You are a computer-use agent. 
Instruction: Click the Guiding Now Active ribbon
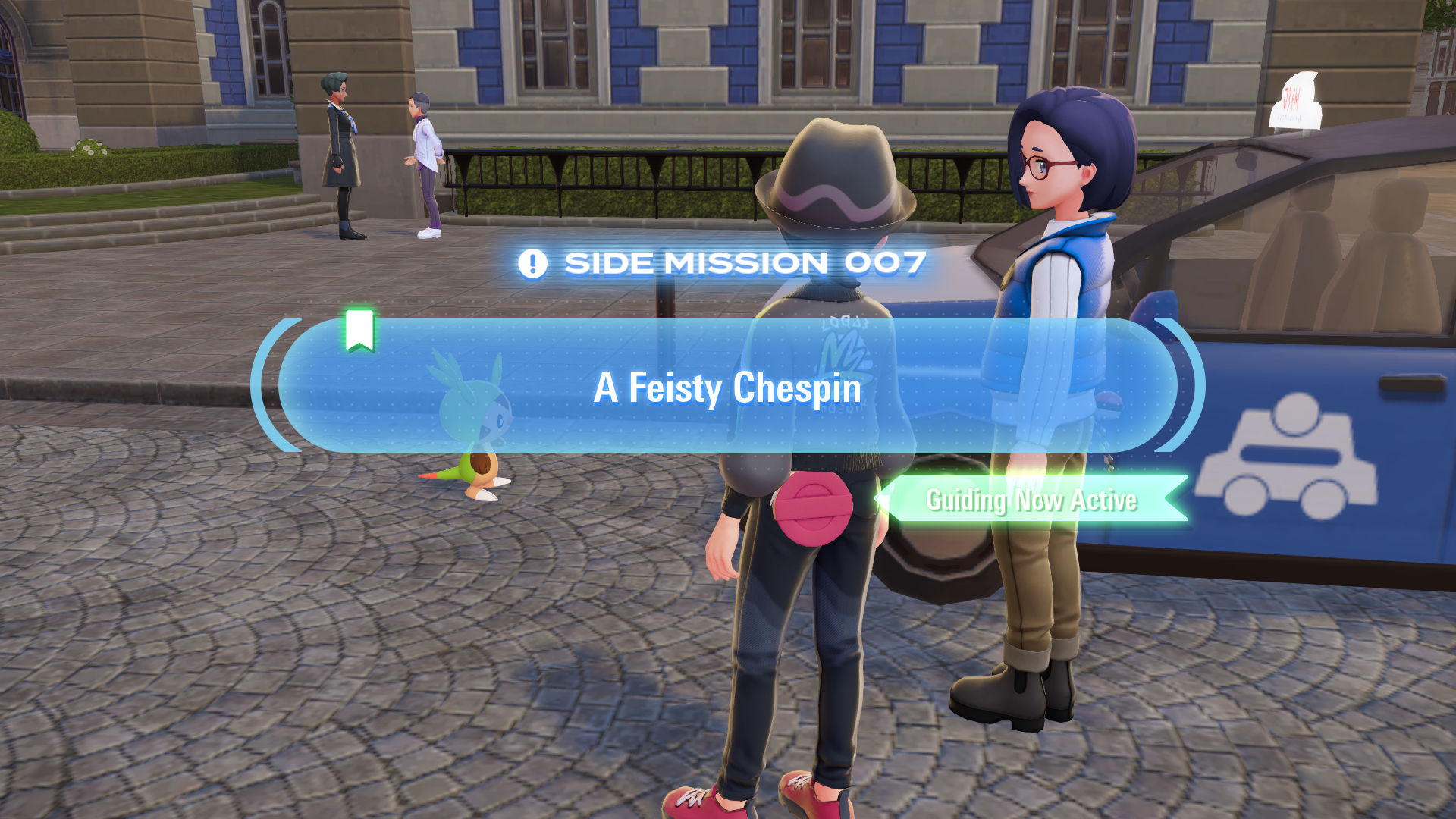(x=1031, y=500)
